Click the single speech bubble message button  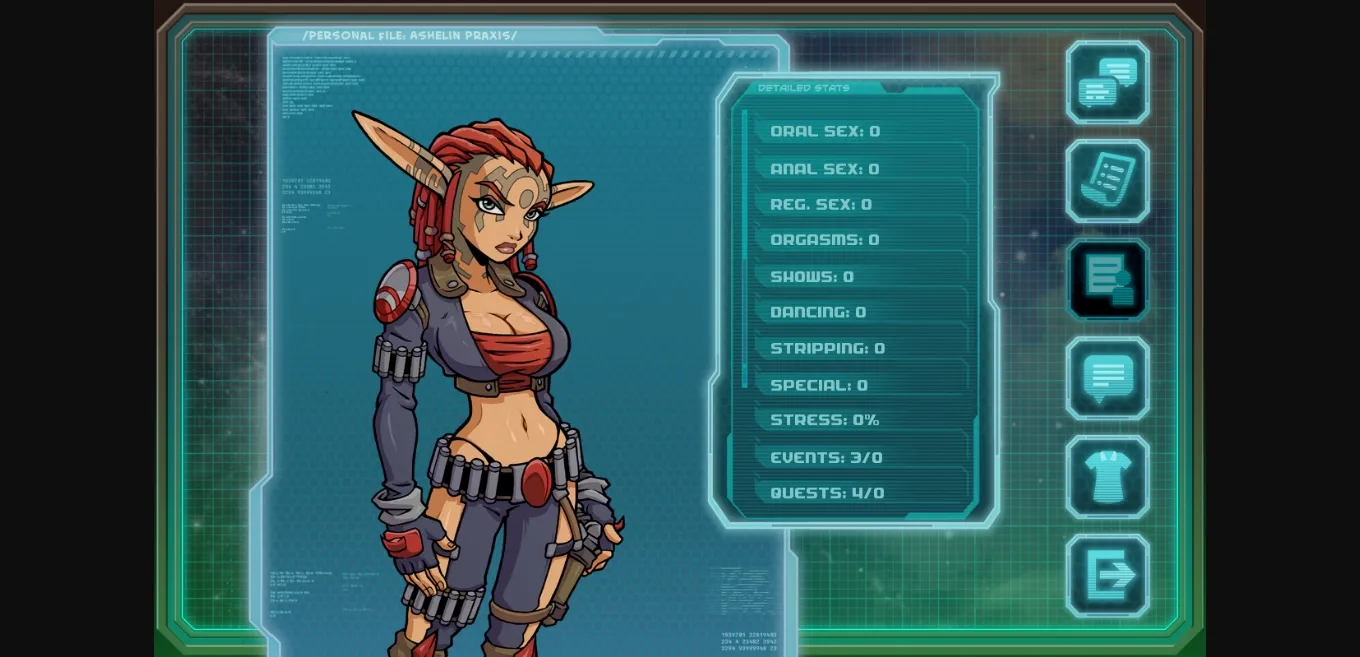(1107, 378)
